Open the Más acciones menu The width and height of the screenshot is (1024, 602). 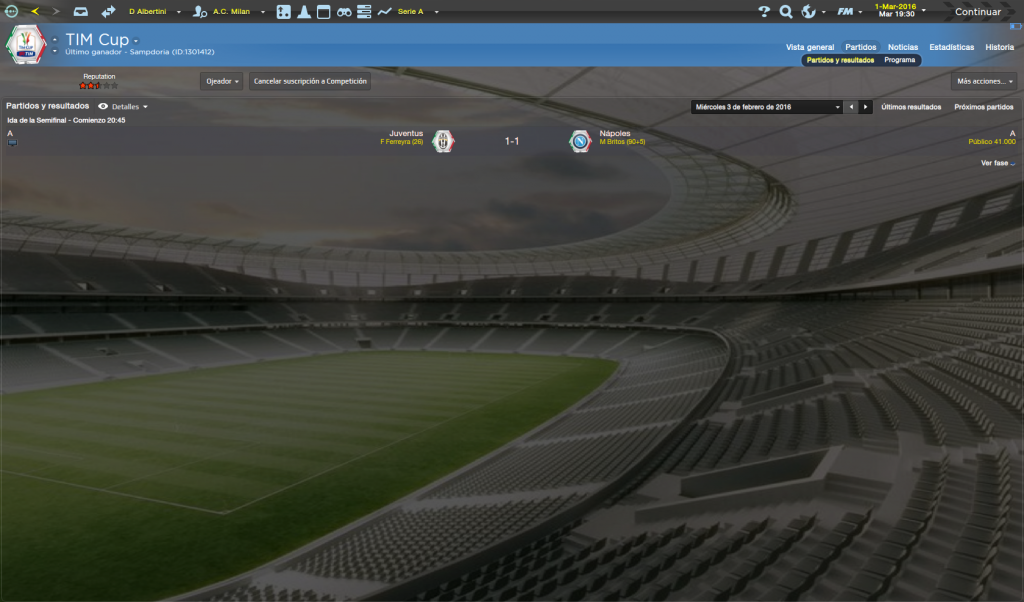pyautogui.click(x=983, y=81)
